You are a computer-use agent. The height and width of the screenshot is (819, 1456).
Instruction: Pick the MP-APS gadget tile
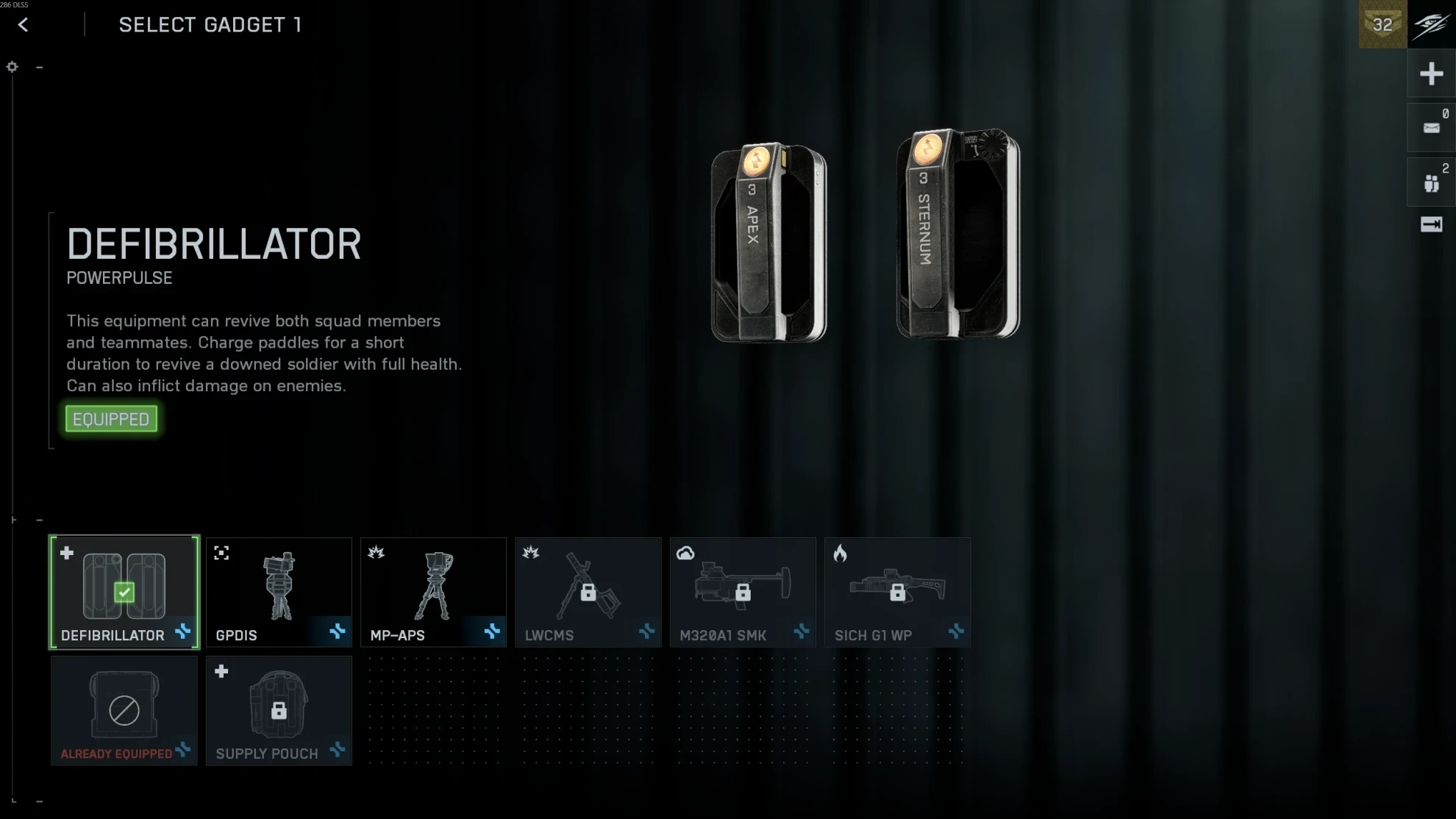pyautogui.click(x=433, y=592)
